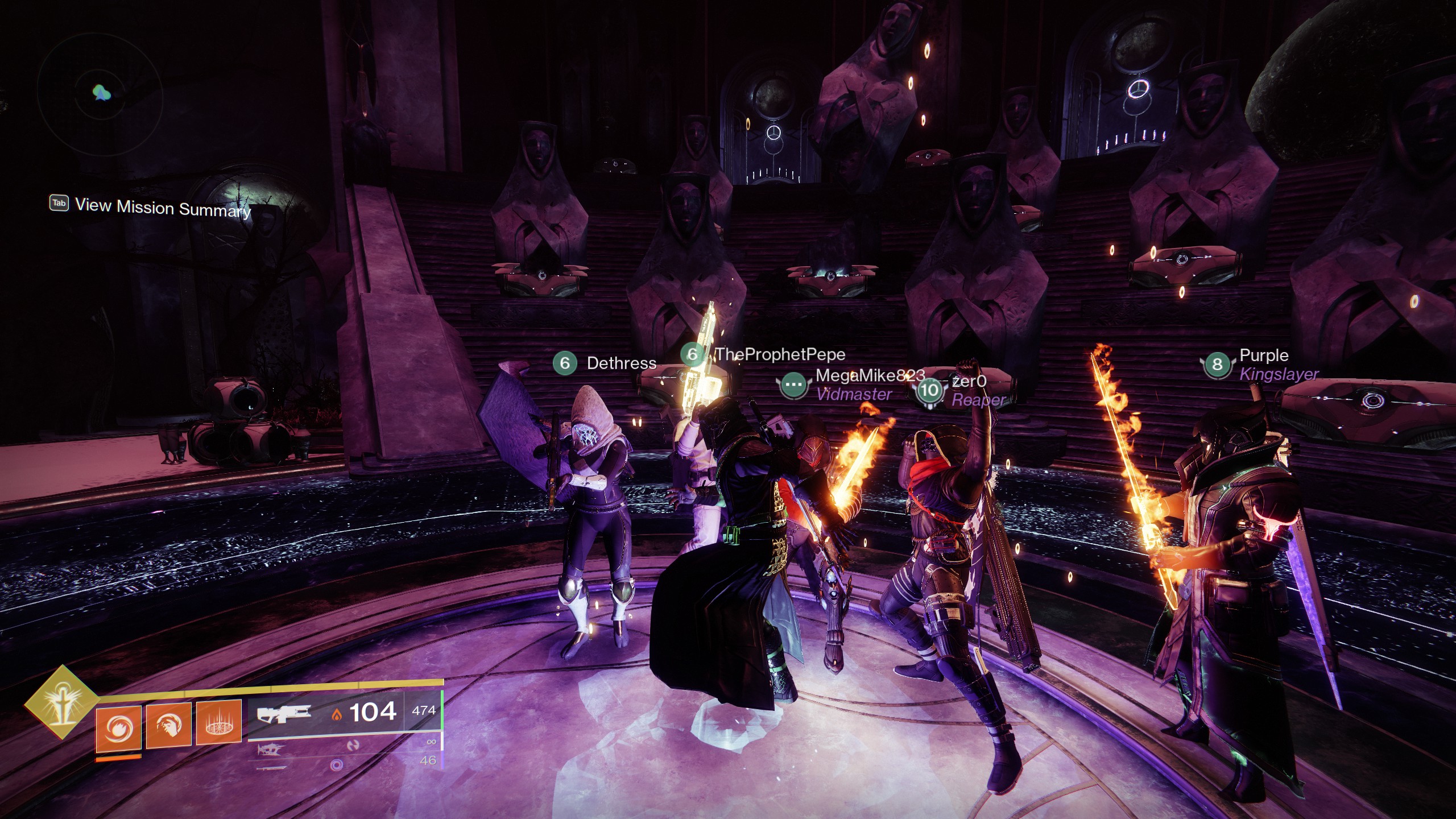Select the equipped solar rifle weapon slot
1456x819 pixels.
[284, 713]
